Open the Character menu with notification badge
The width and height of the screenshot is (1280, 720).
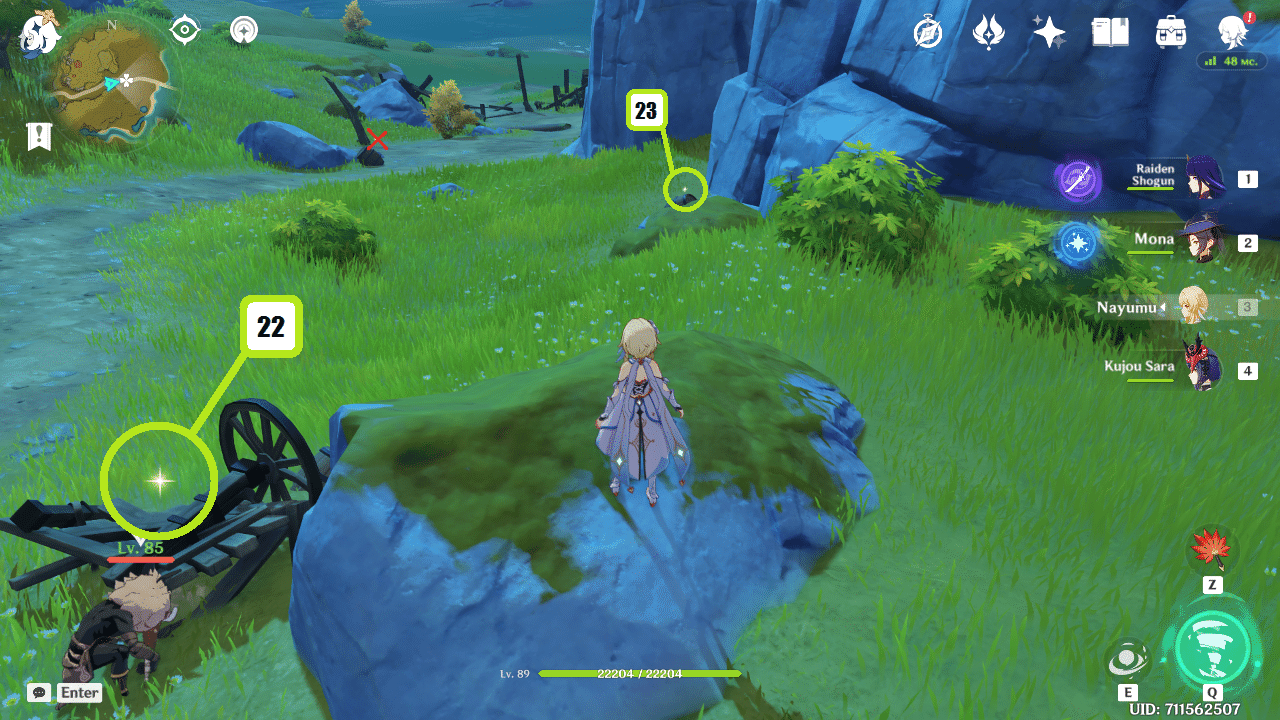tap(1232, 32)
